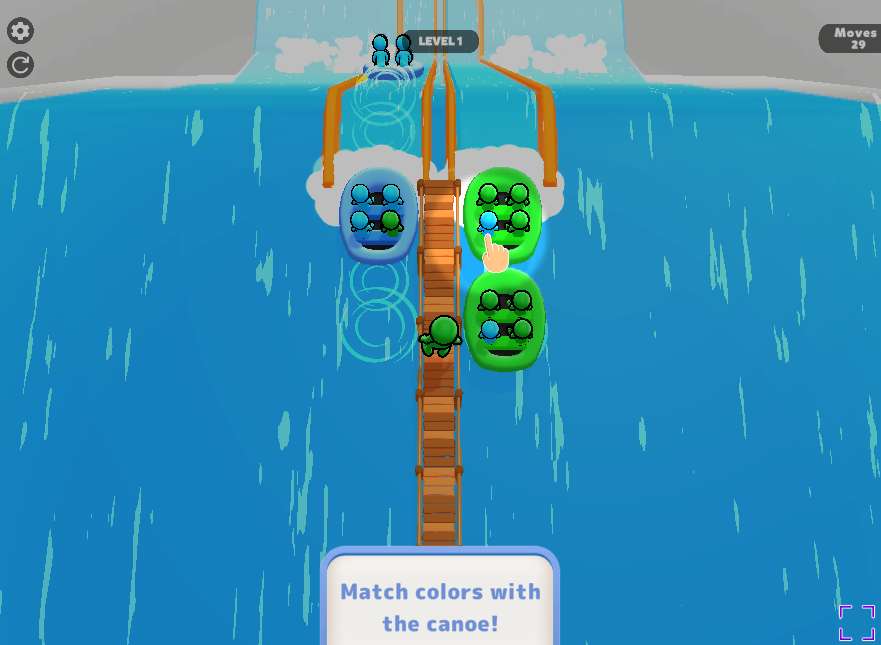Toggle fullscreen with the corner brackets icon
This screenshot has height=645, width=881.
(856, 622)
